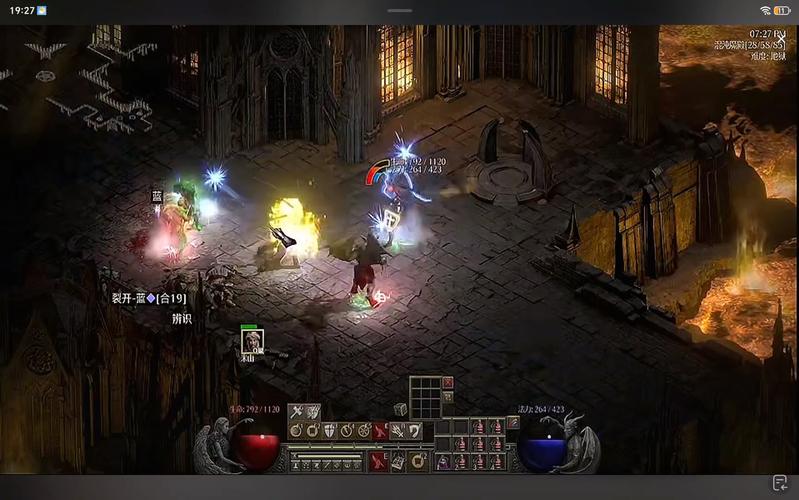
Task: Open the Horadric cube icon
Action: point(400,409)
